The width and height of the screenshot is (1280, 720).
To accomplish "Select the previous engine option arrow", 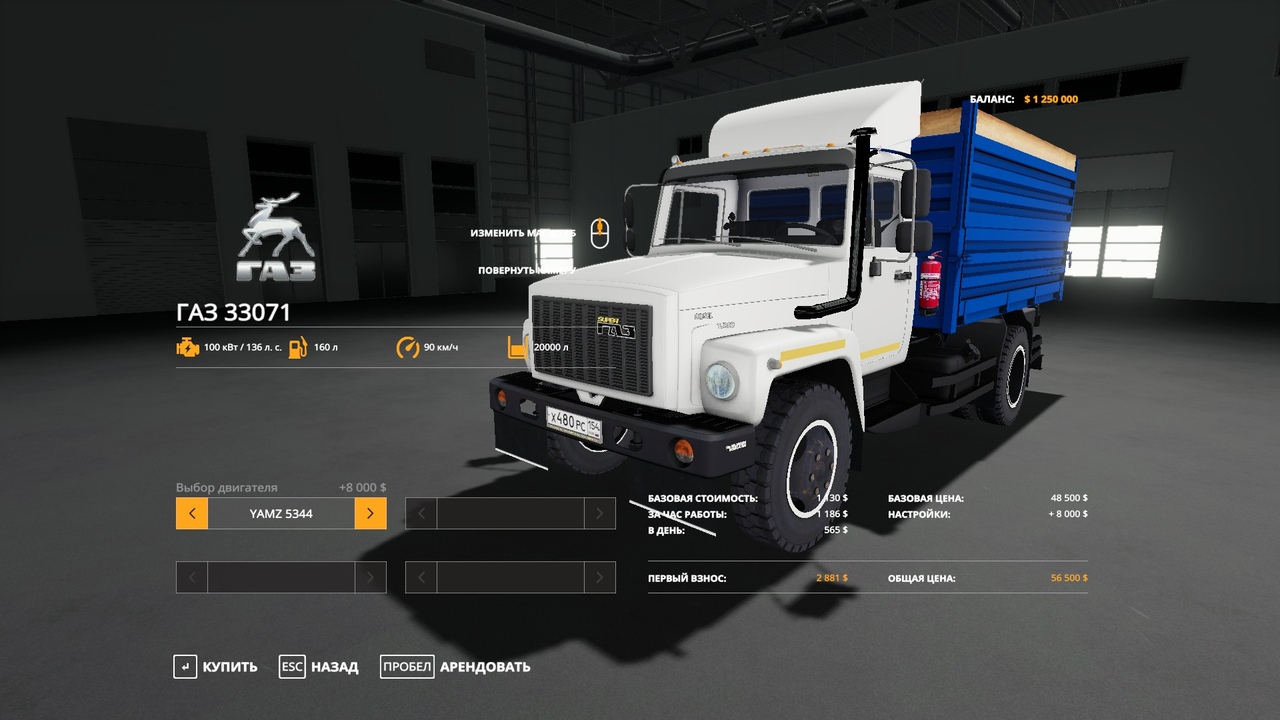I will click(x=192, y=514).
